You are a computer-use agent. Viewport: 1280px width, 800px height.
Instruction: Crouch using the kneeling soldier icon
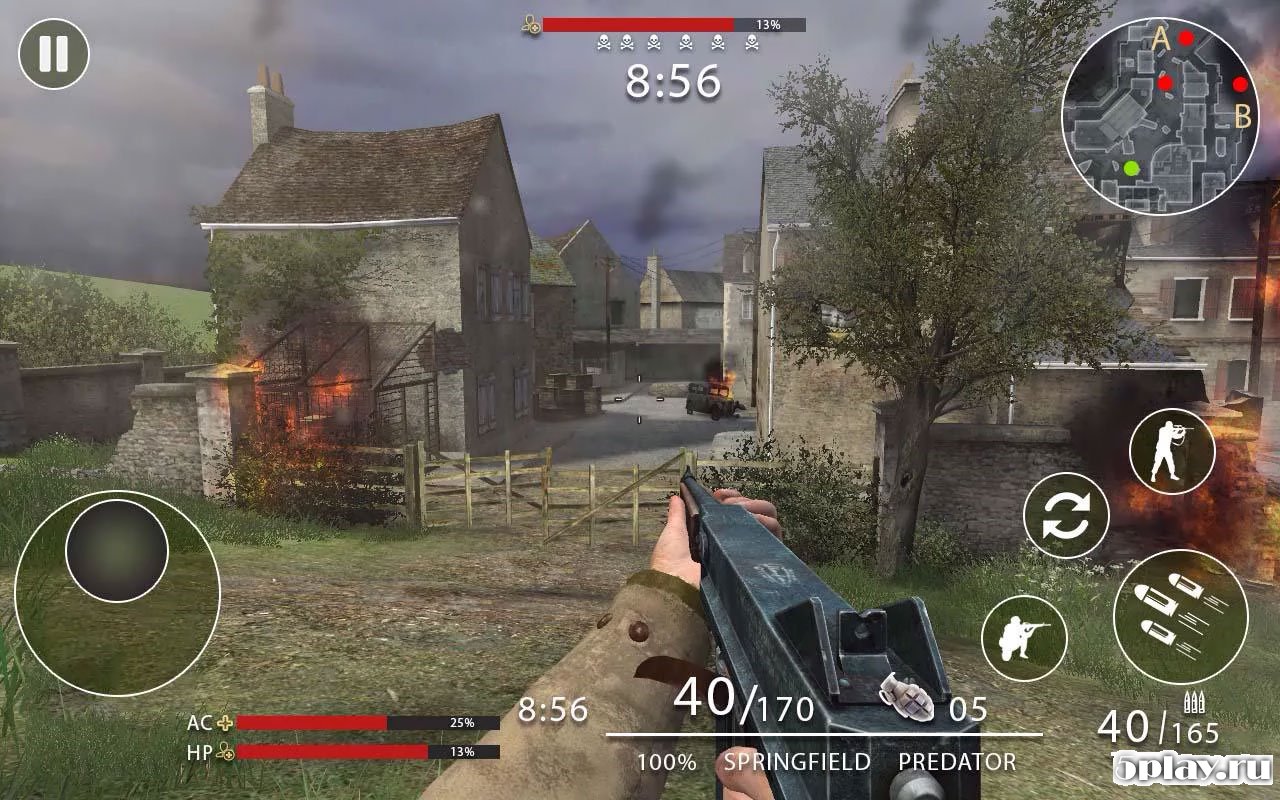(x=1025, y=637)
